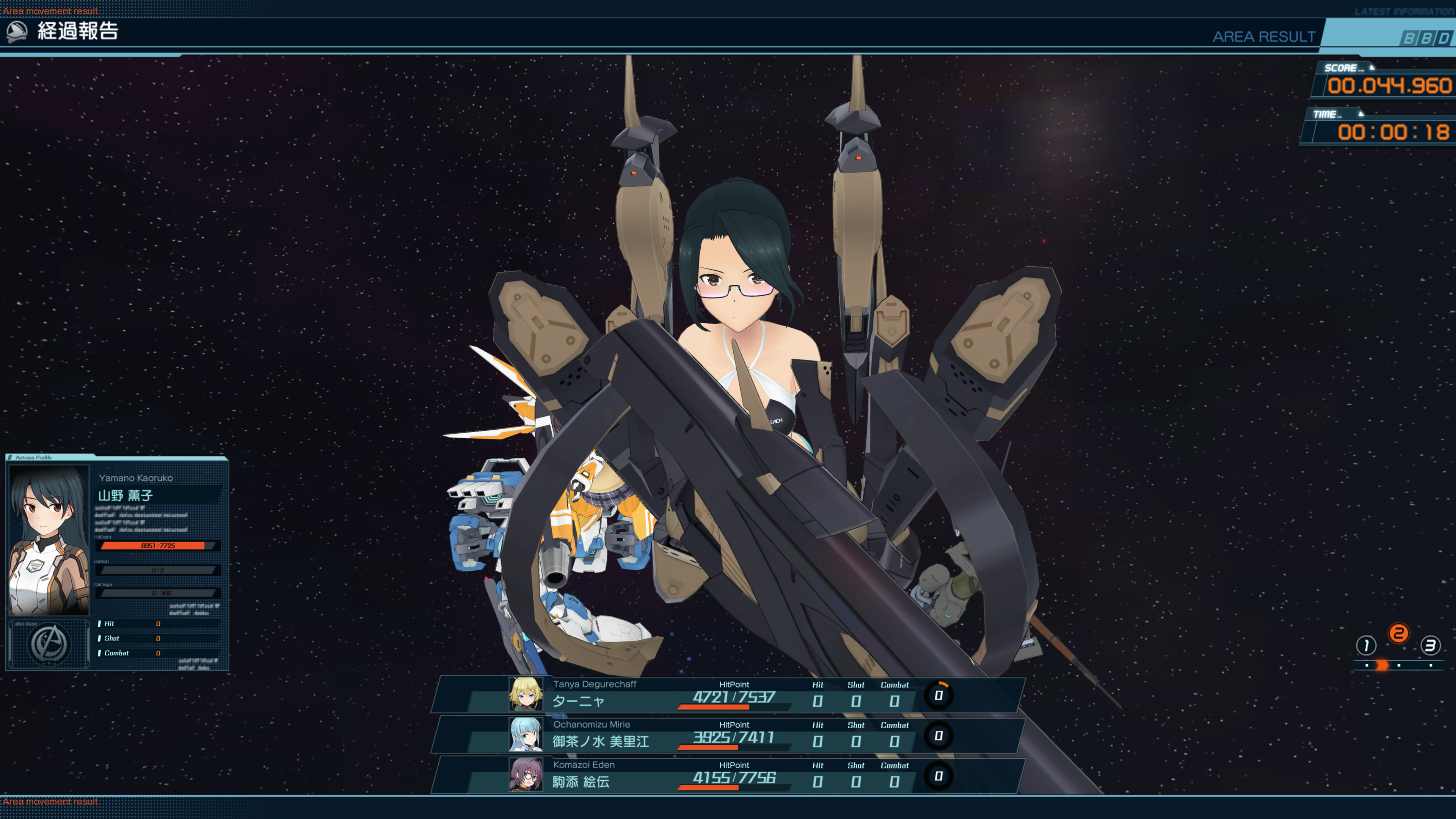Jump to area marker number 3
Image resolution: width=1456 pixels, height=819 pixels.
tap(1430, 645)
